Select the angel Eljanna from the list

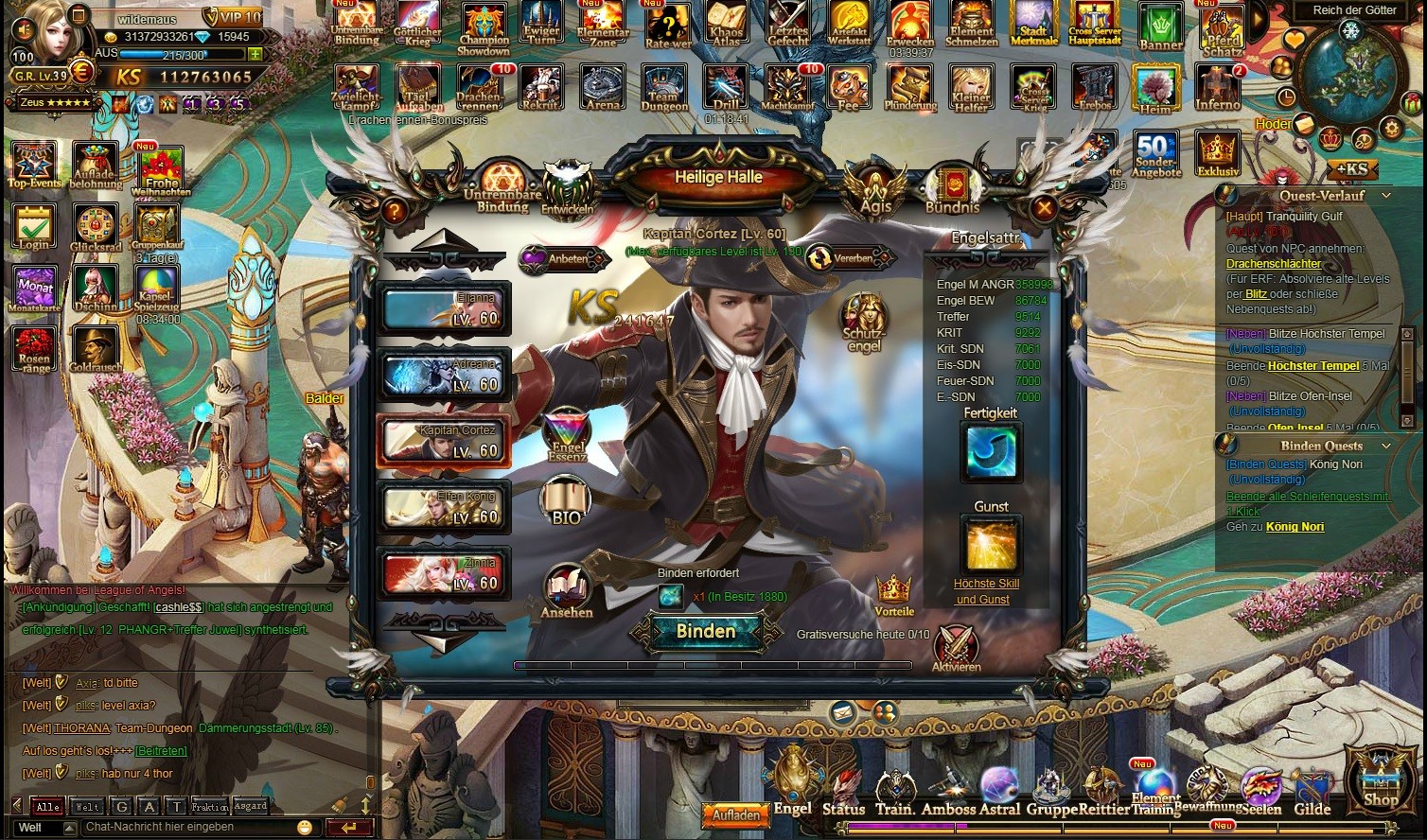click(x=443, y=308)
